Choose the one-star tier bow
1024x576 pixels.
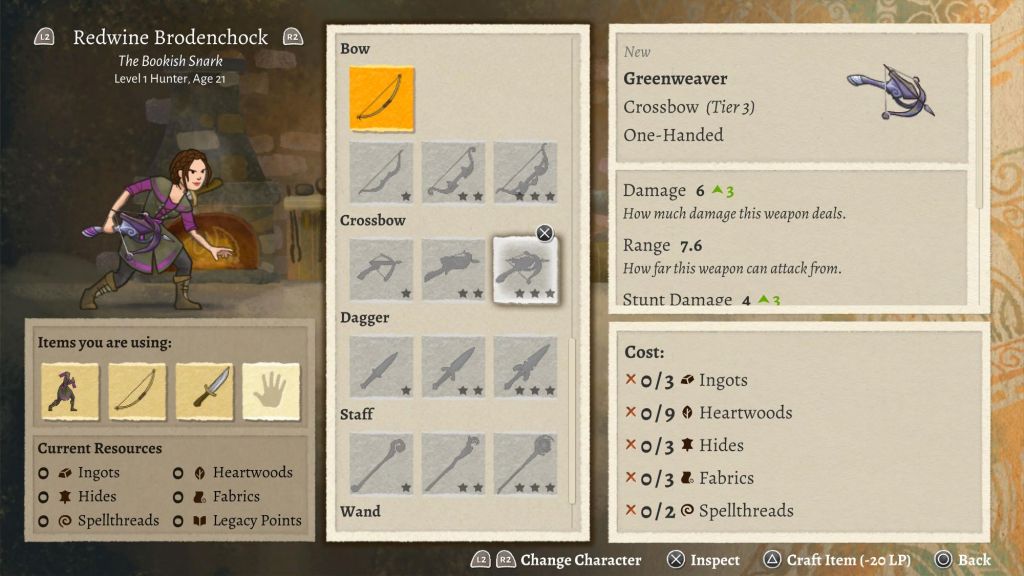(x=381, y=172)
